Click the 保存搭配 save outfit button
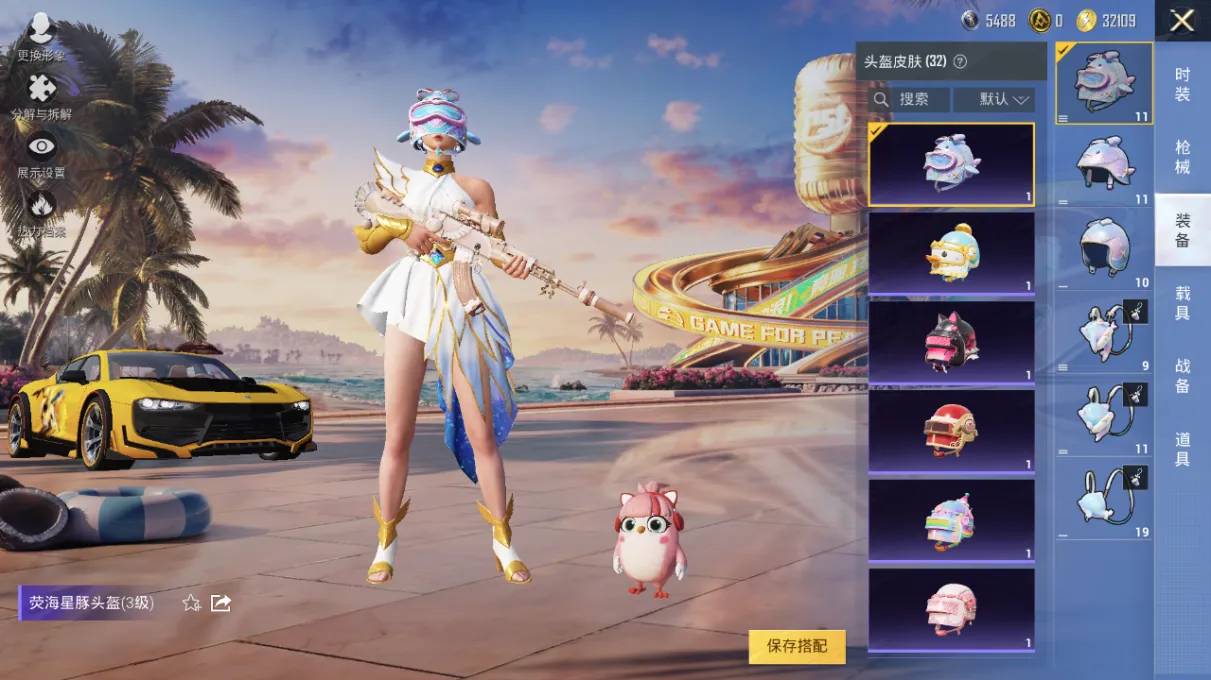This screenshot has width=1211, height=680. tap(796, 646)
